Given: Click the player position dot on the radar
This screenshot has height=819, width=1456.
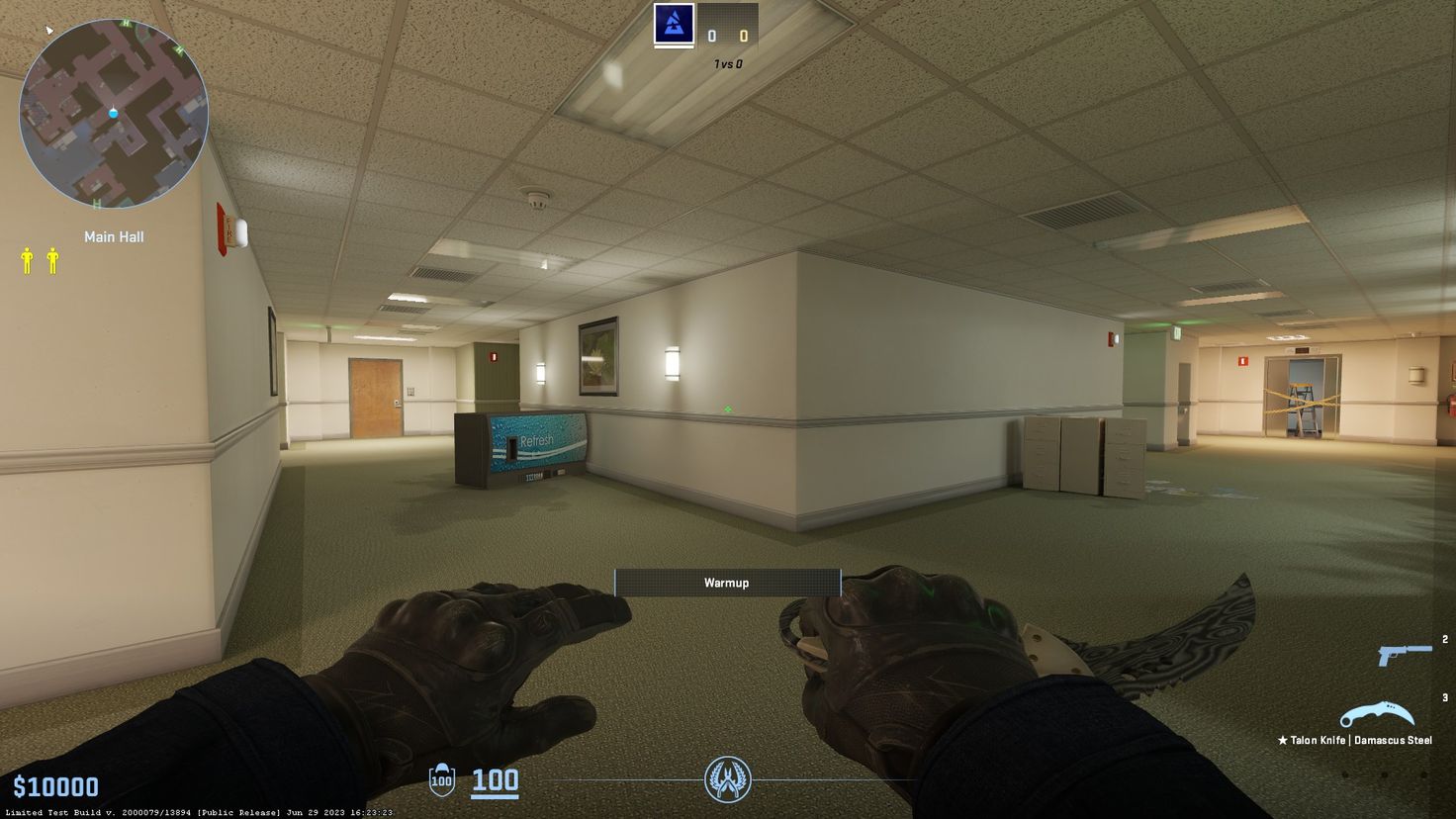Looking at the screenshot, I should [x=115, y=113].
